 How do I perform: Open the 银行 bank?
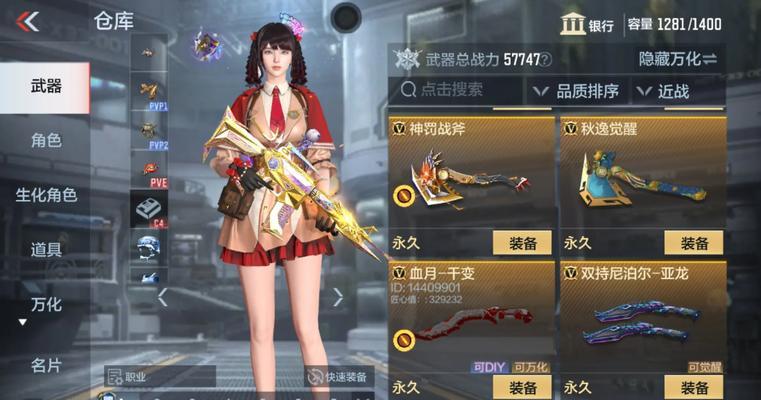tap(588, 25)
